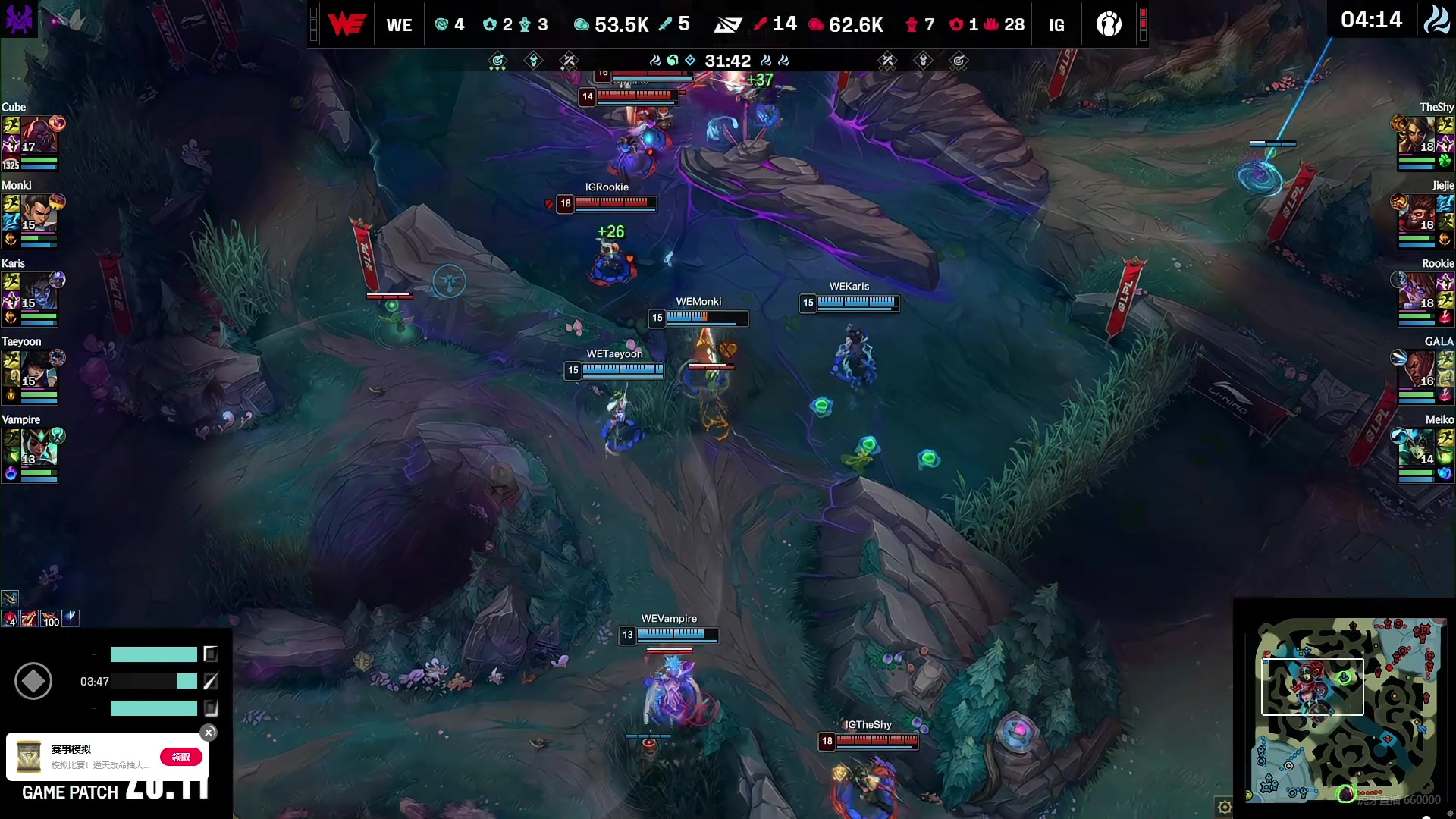This screenshot has width=1456, height=819.
Task: Click the diamond circle icon in the bottom-left panel
Action: (33, 681)
